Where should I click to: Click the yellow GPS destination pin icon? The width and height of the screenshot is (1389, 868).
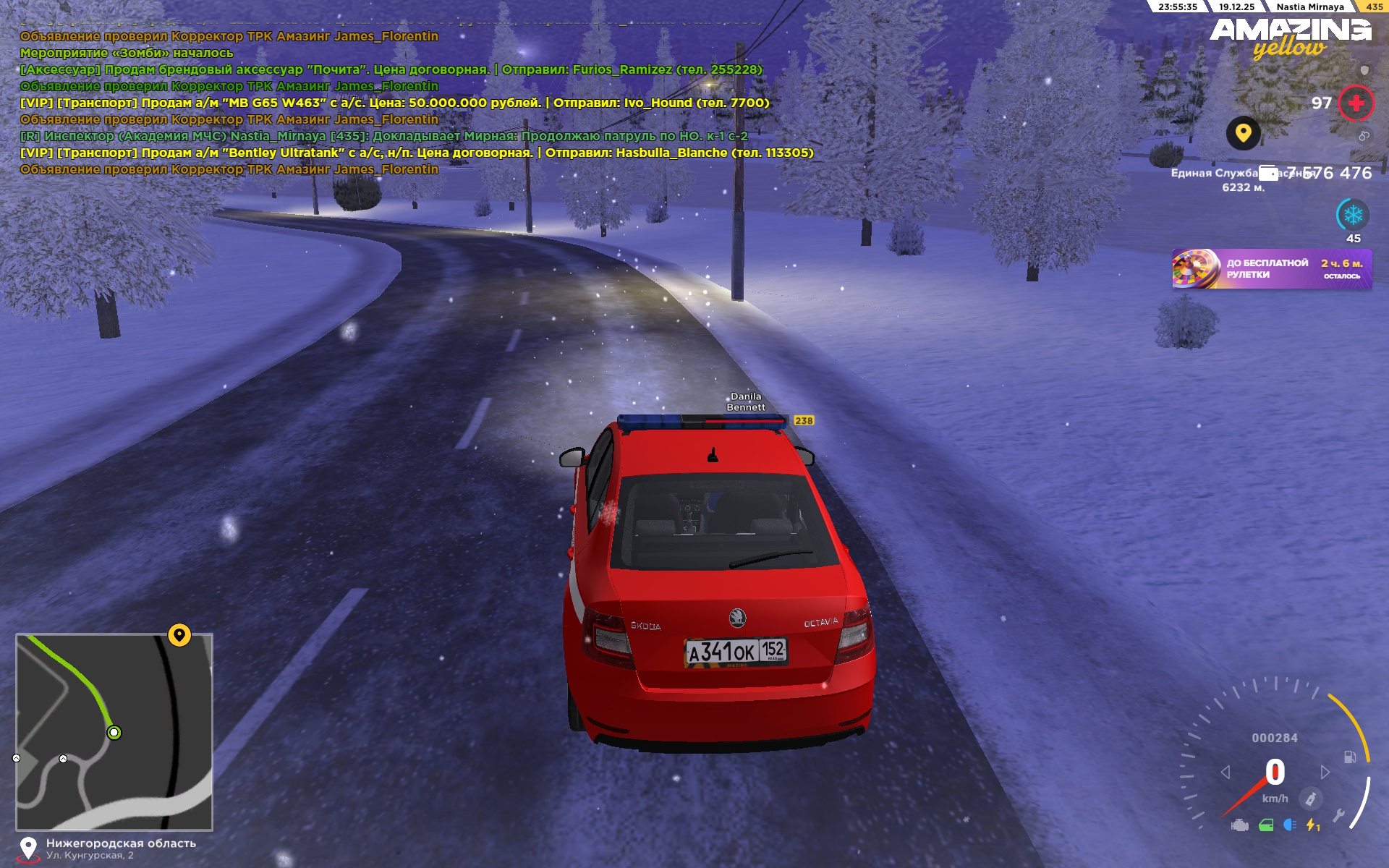point(1243,134)
